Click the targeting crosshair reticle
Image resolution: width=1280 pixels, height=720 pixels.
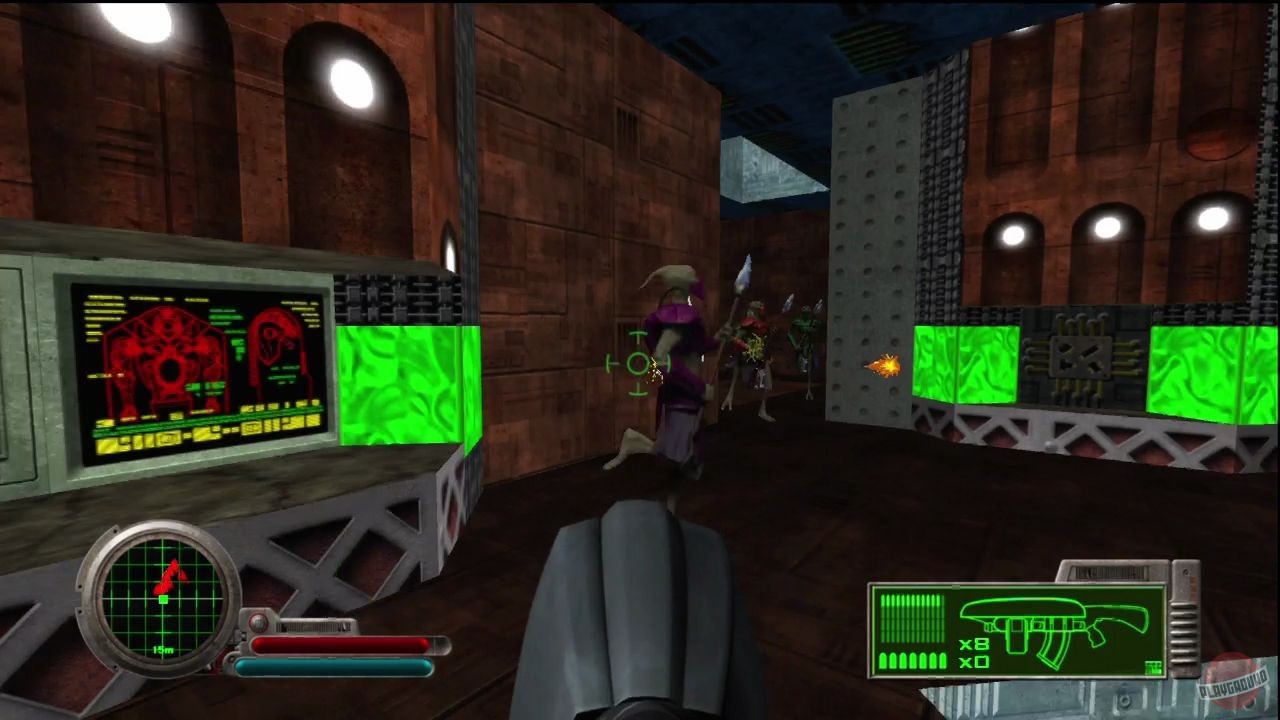[x=637, y=365]
